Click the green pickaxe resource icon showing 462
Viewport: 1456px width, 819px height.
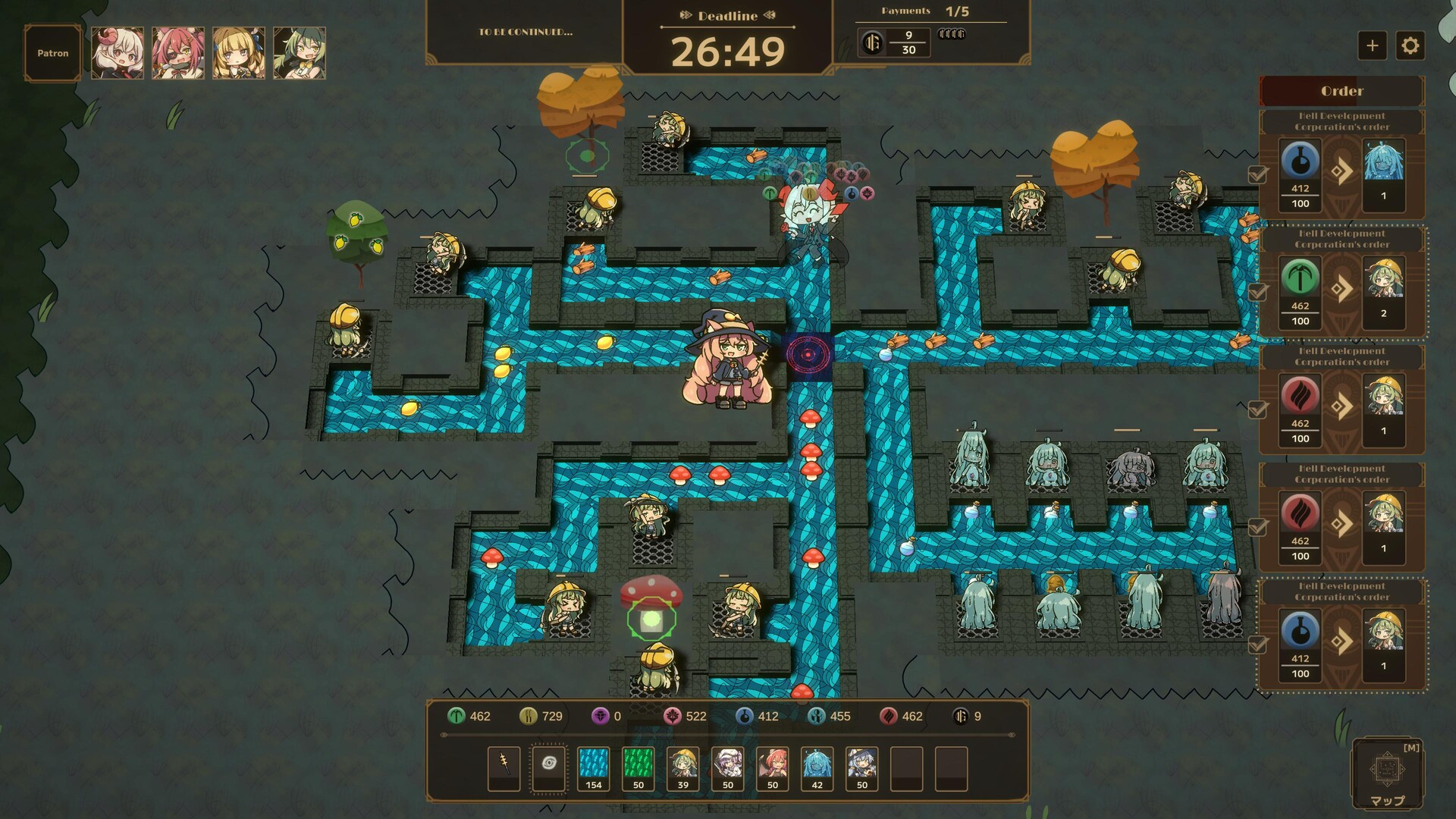click(456, 716)
